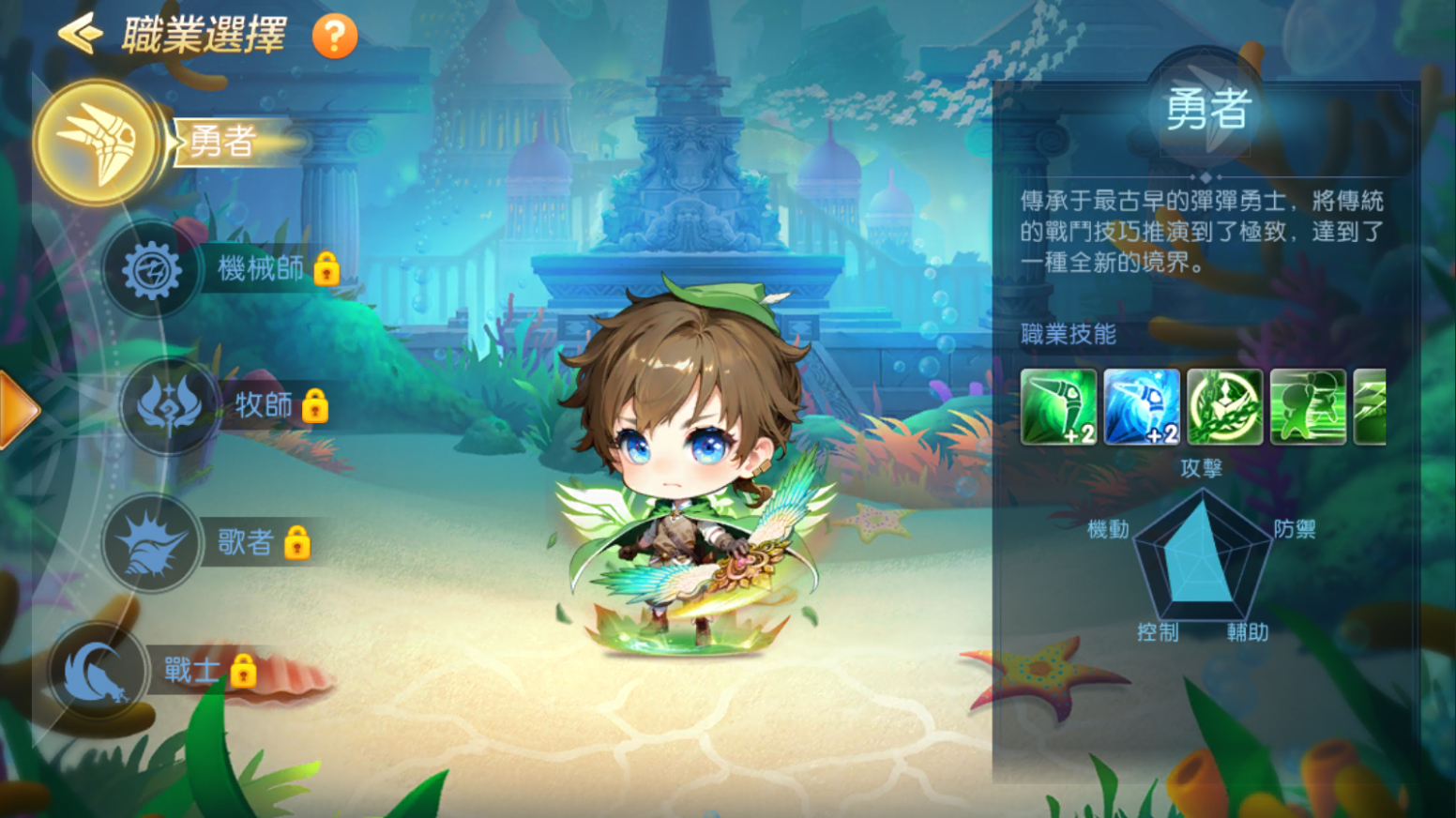
Task: Choose the locked 牧師 class
Action: [170, 405]
